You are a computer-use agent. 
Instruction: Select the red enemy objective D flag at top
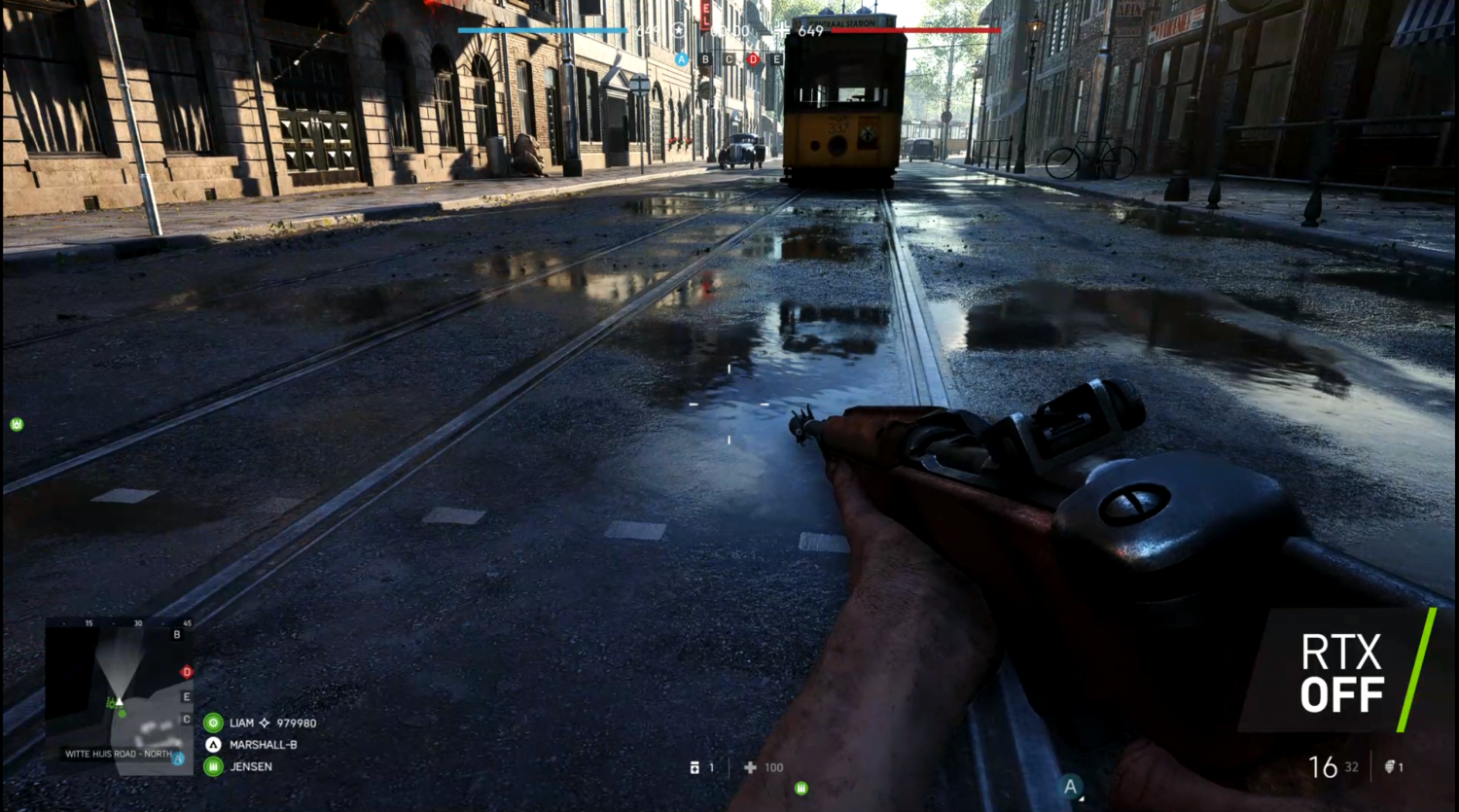point(753,59)
